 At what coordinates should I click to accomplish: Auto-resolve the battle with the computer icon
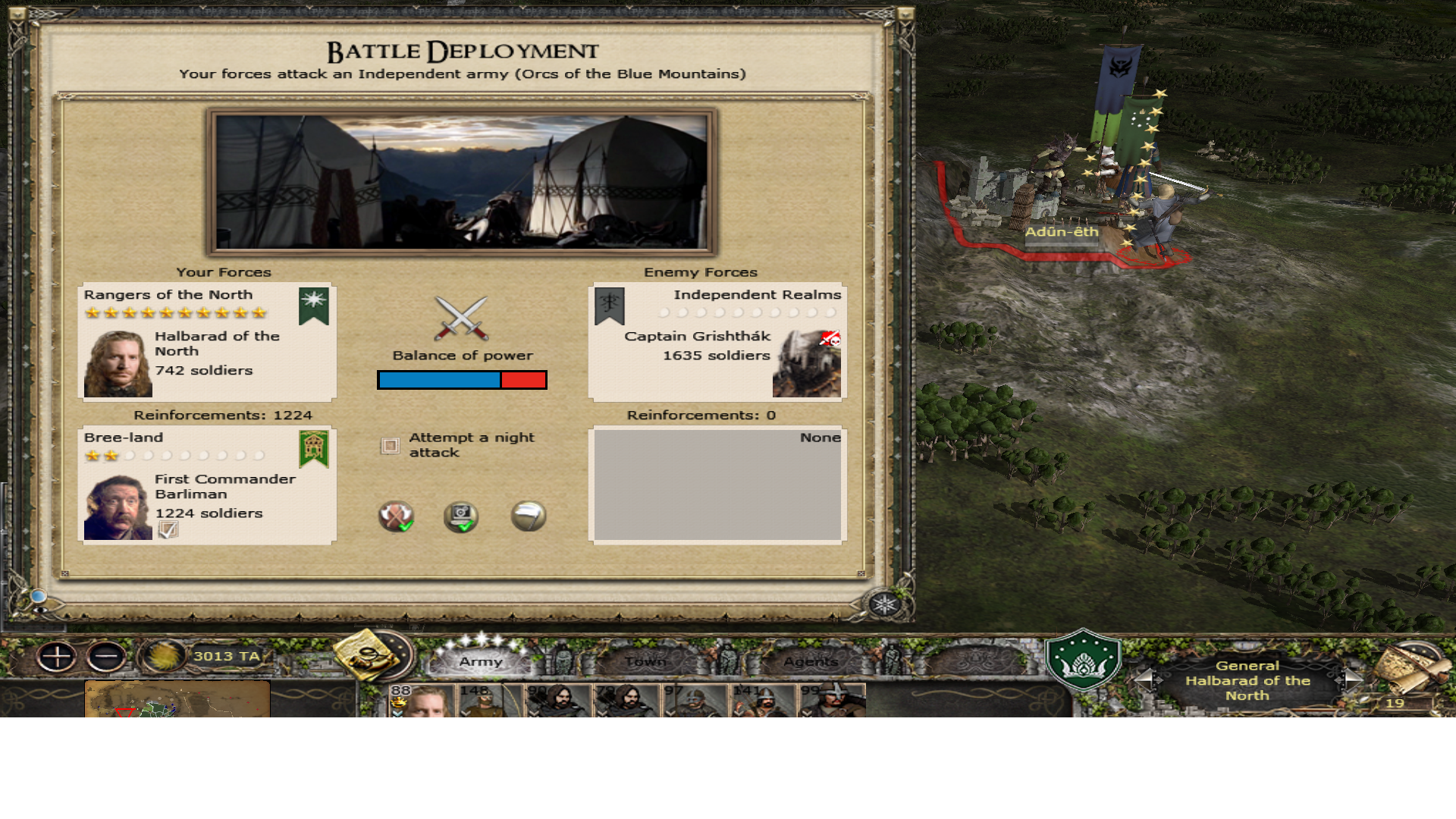[460, 517]
